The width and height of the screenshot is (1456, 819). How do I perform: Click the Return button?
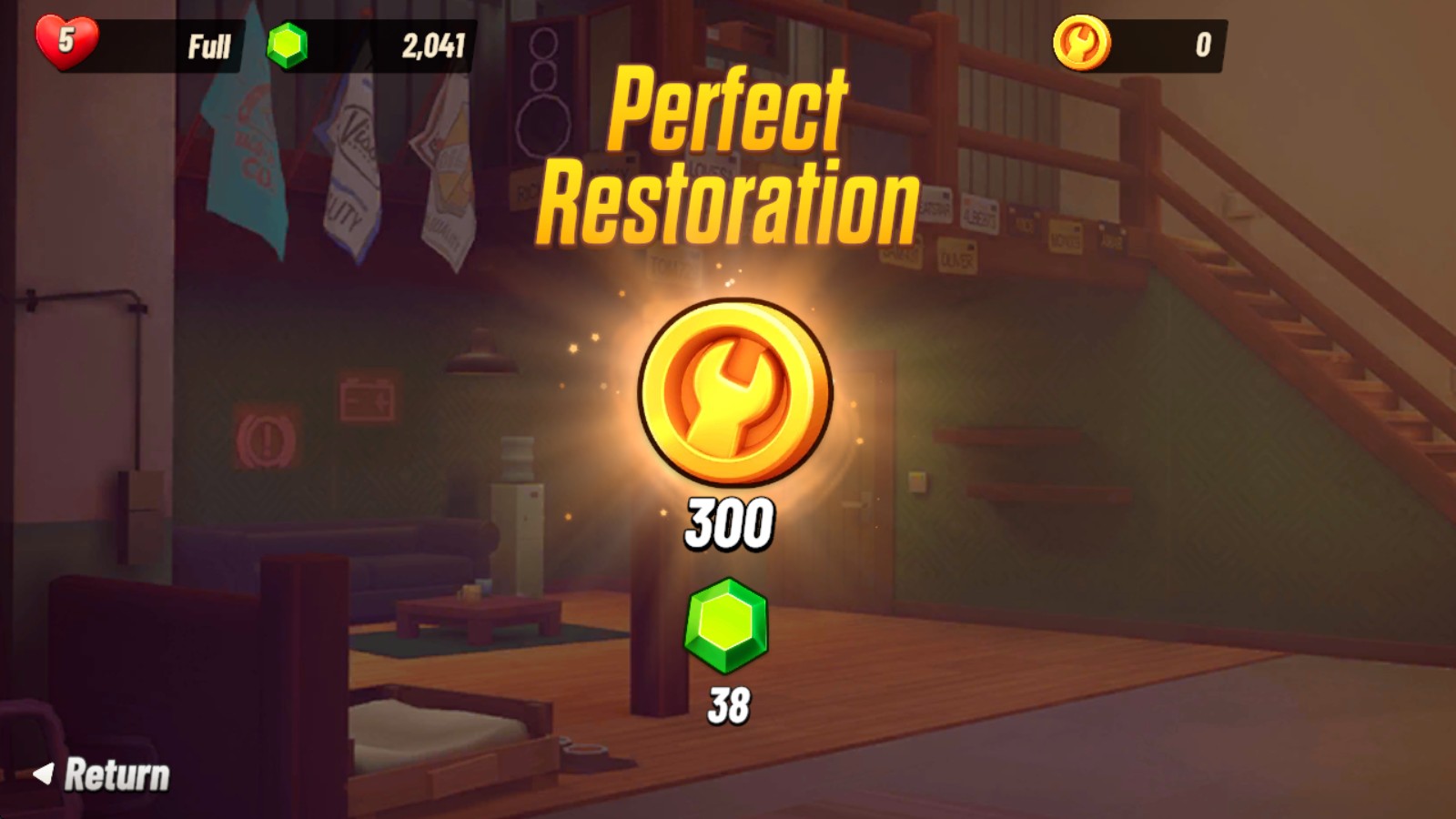pyautogui.click(x=103, y=775)
